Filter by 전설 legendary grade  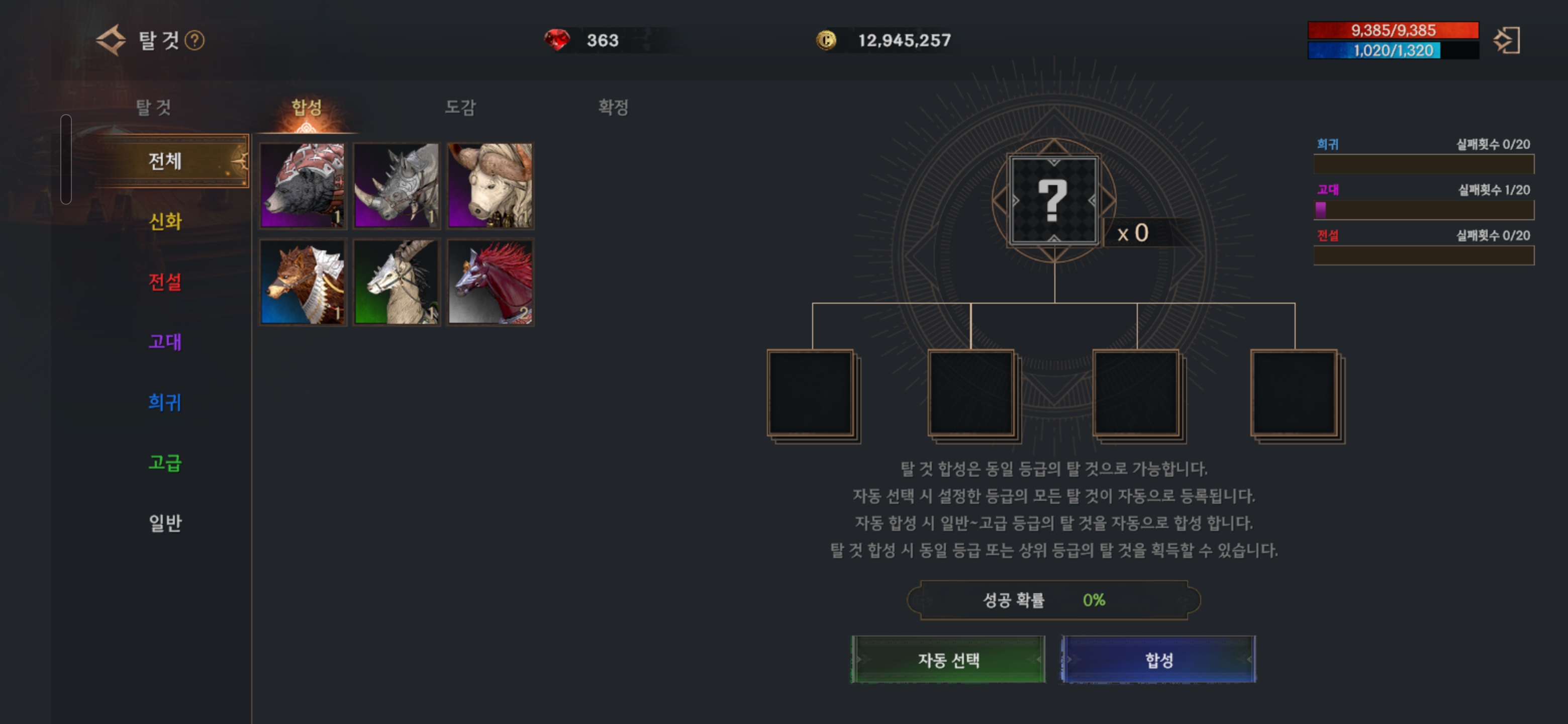click(165, 282)
